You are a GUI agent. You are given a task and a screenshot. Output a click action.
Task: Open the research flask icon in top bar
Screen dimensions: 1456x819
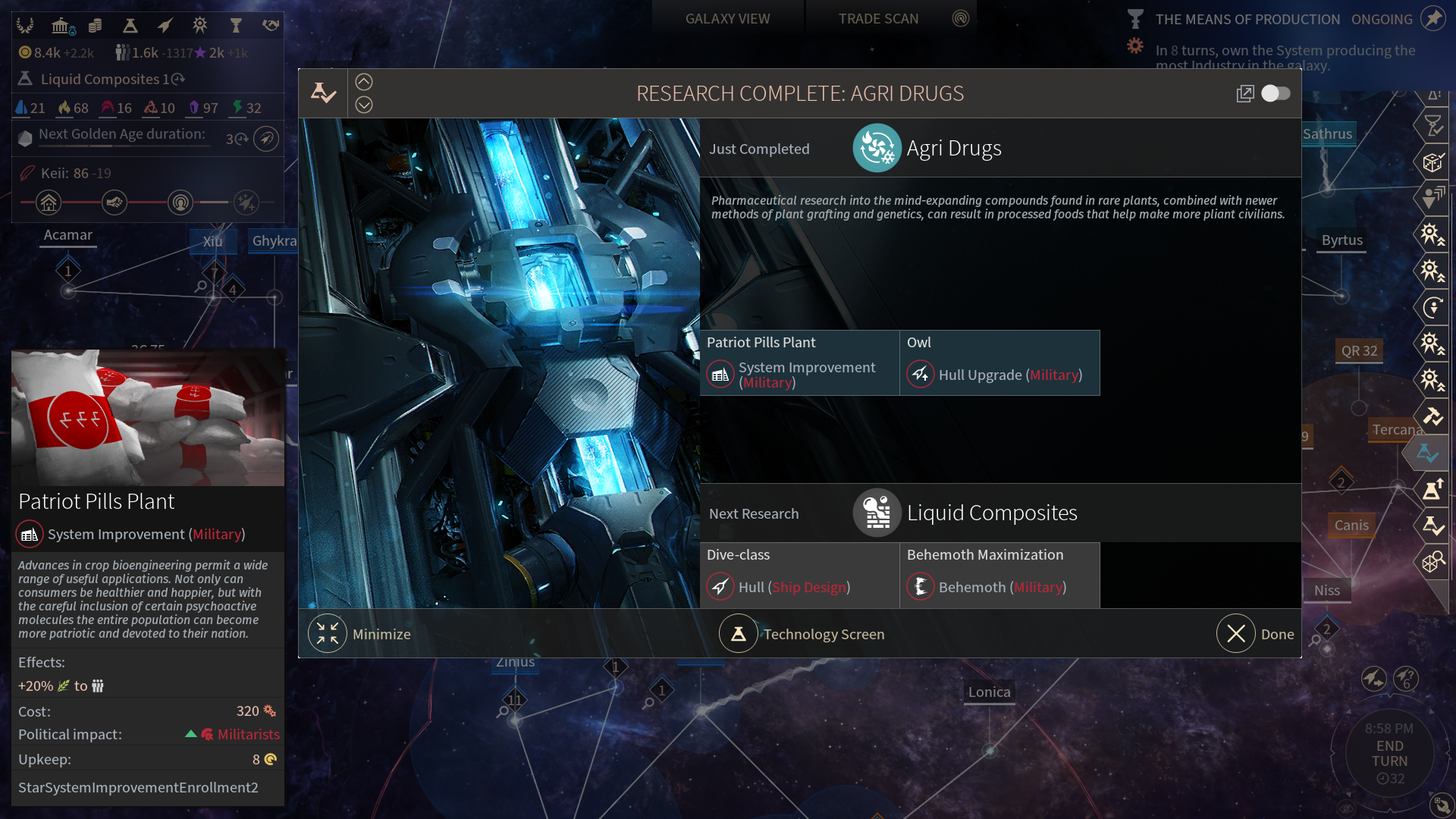coord(130,26)
